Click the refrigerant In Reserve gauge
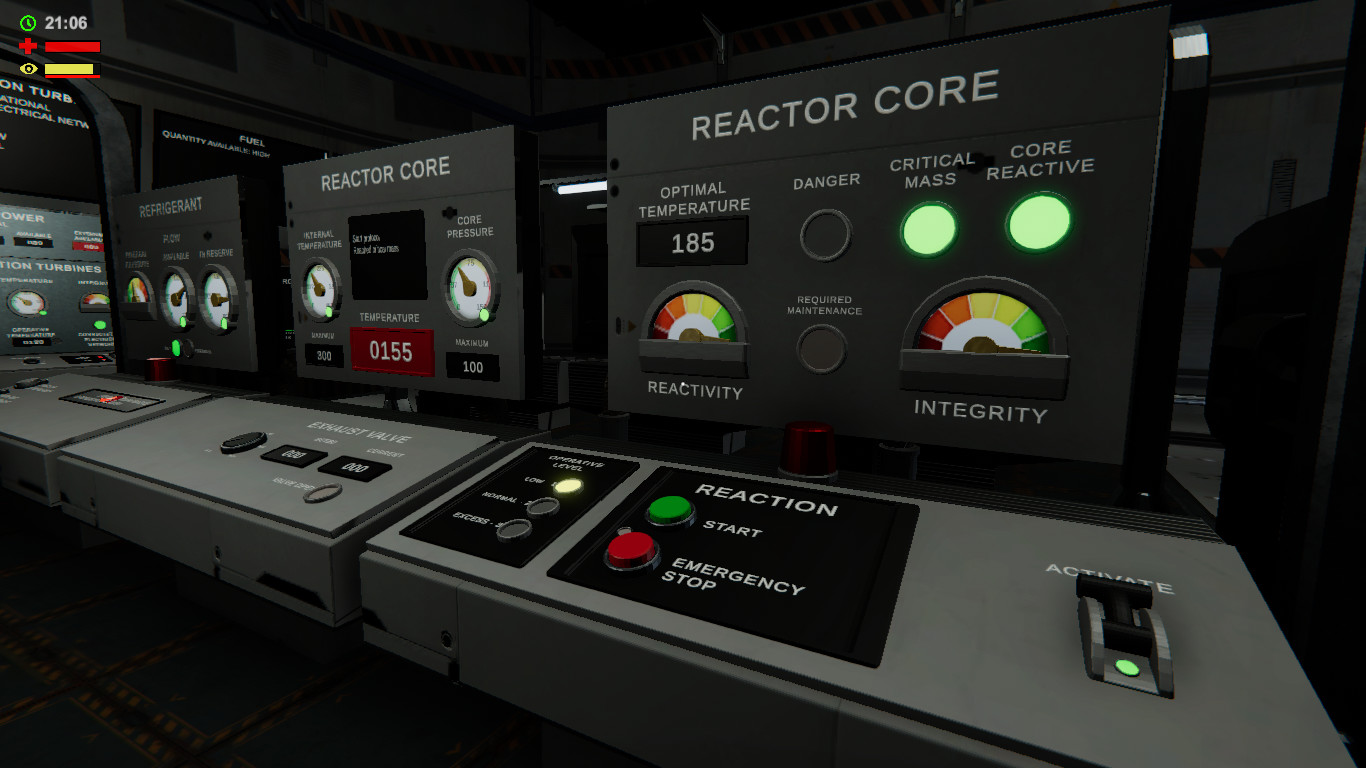The height and width of the screenshot is (768, 1366). click(x=217, y=297)
